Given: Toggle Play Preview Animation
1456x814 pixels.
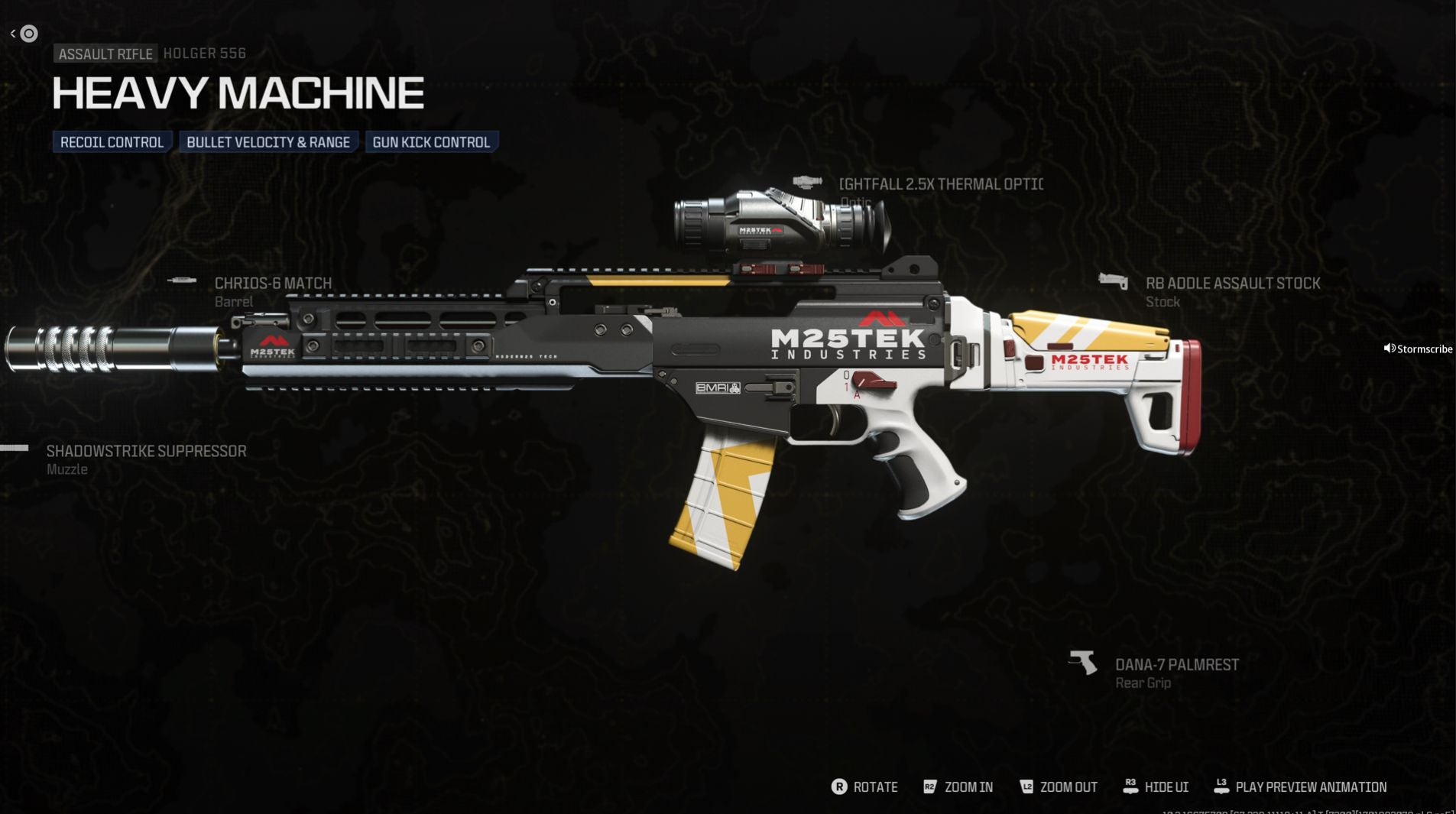Looking at the screenshot, I should [1221, 785].
